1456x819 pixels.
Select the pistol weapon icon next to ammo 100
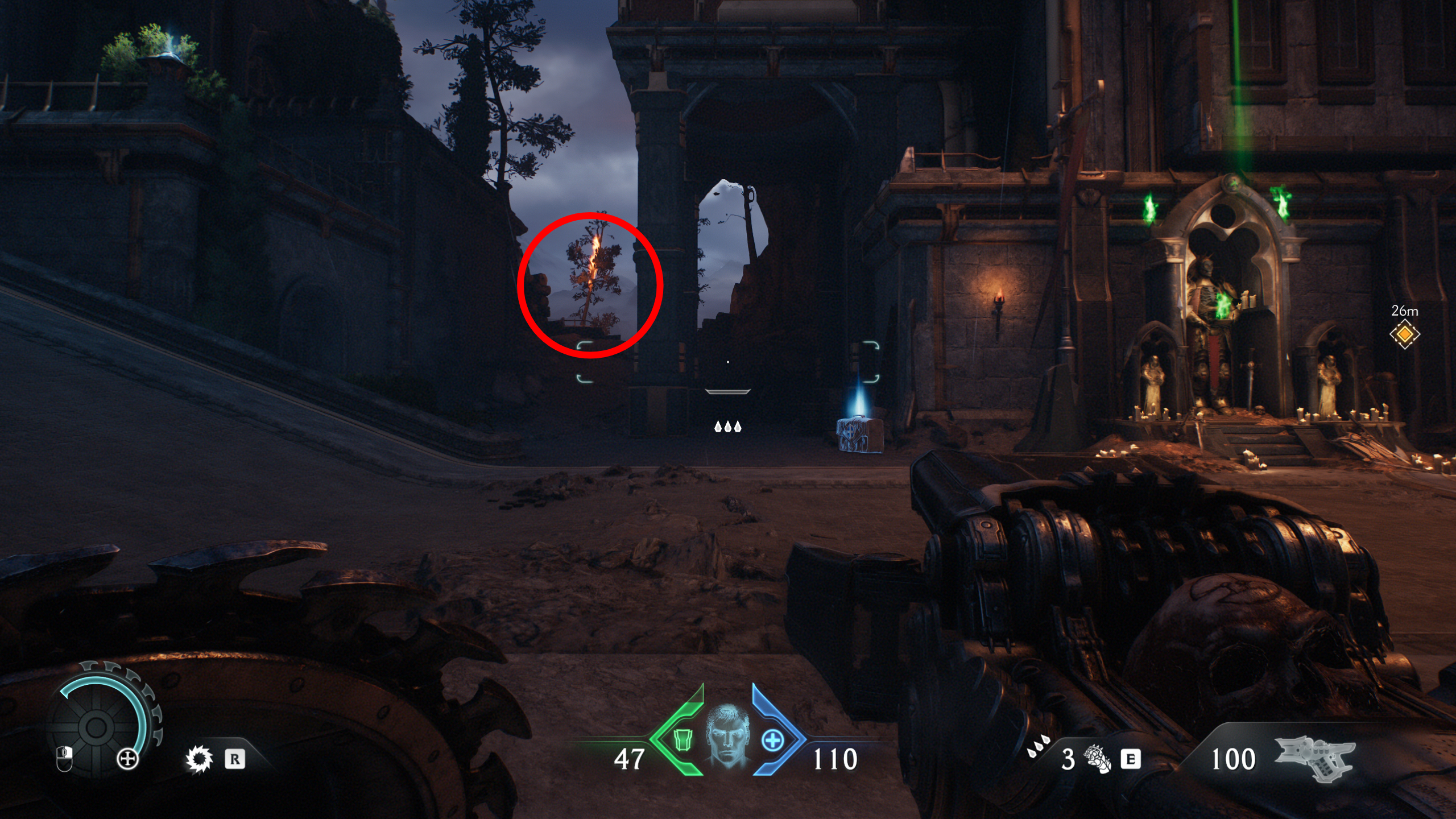tap(1314, 759)
